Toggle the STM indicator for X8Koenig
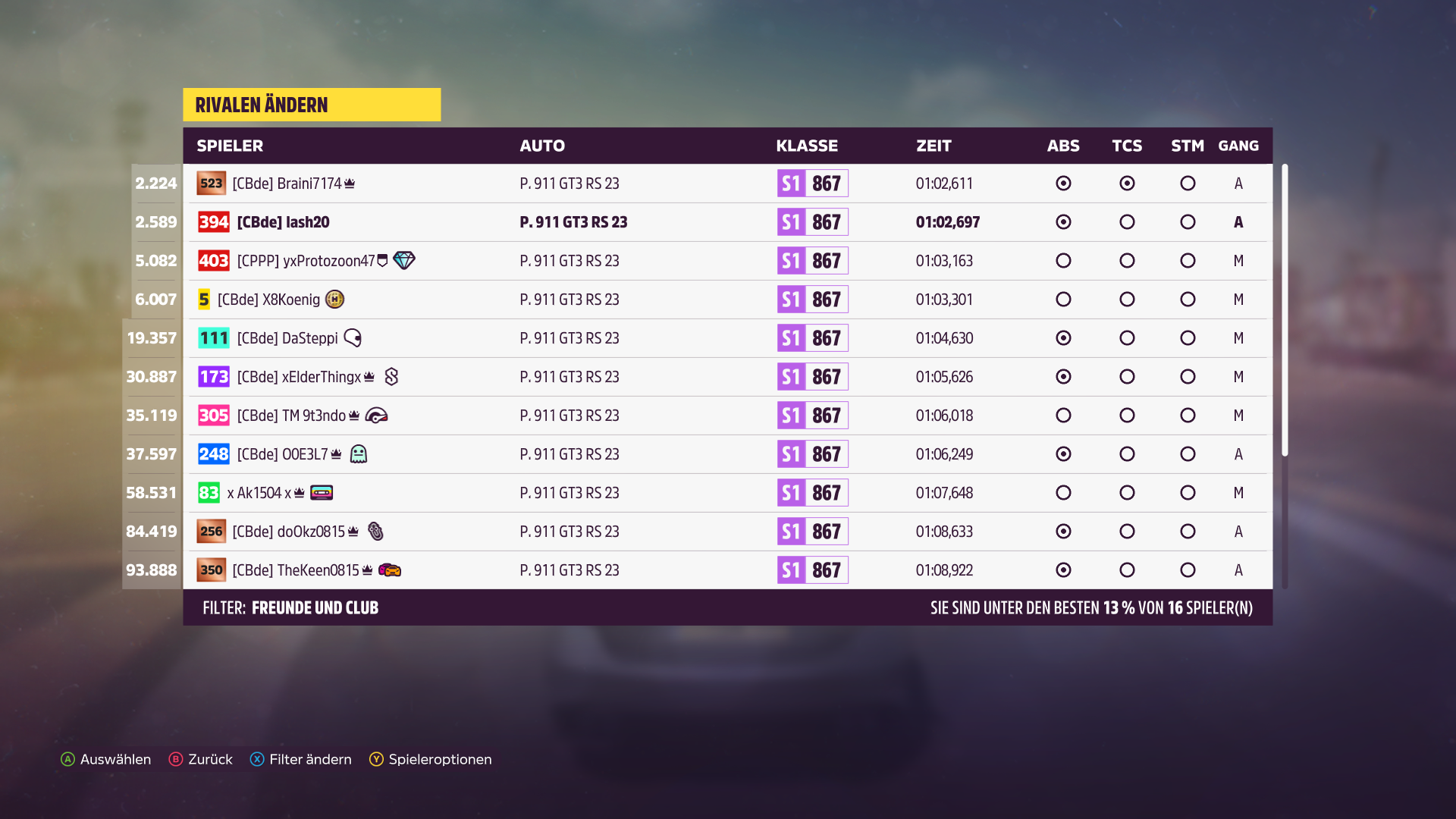The image size is (1456, 819). [x=1188, y=299]
